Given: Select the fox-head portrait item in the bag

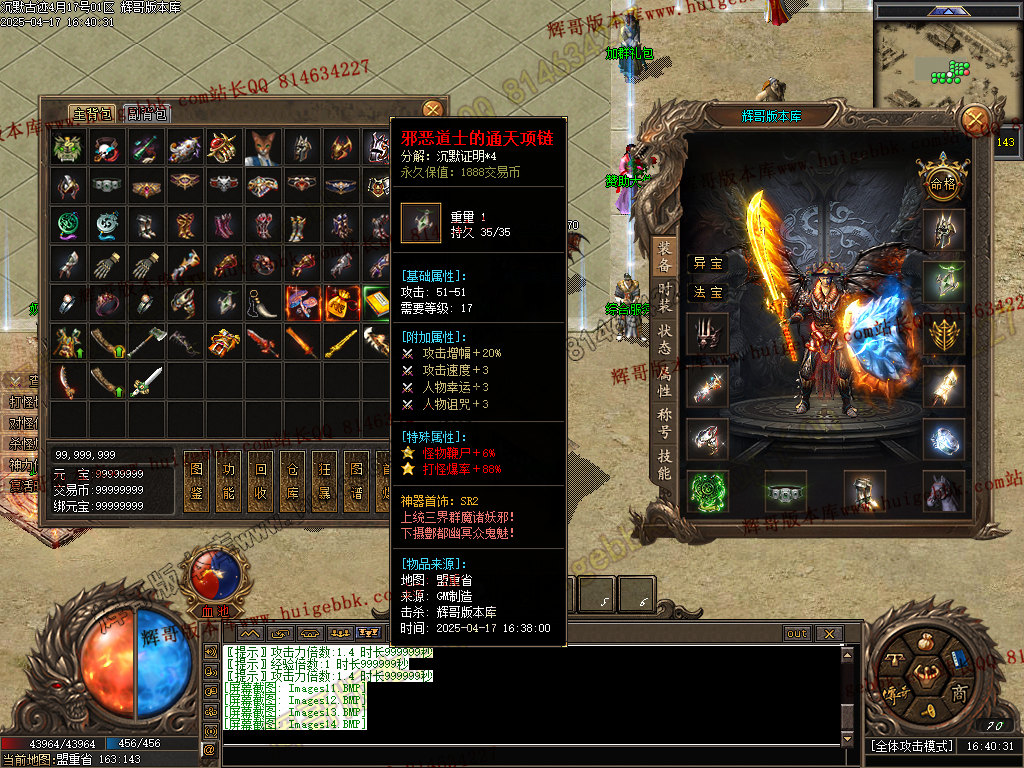Looking at the screenshot, I should pos(262,148).
